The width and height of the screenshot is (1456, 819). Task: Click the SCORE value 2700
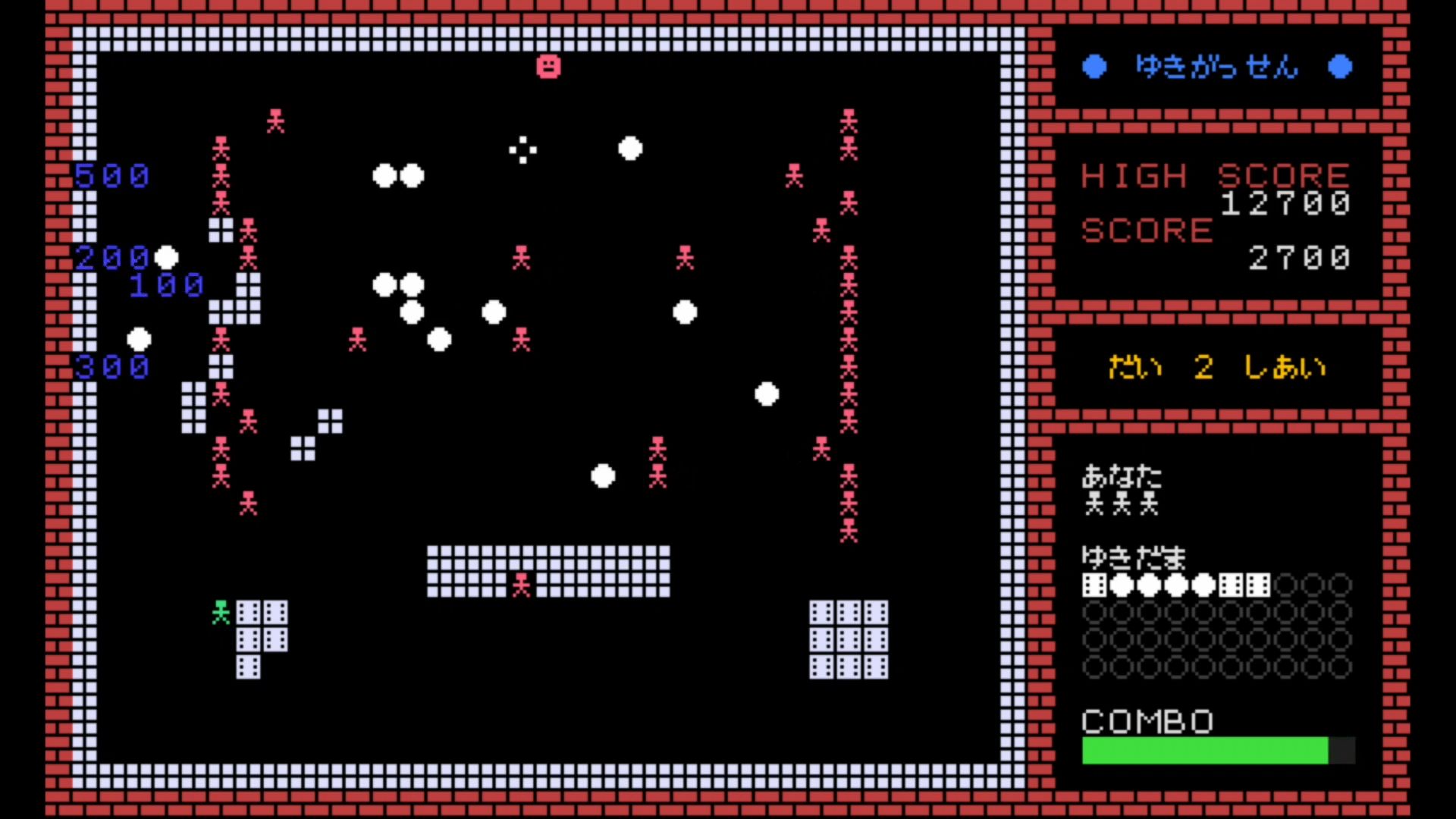point(1298,258)
